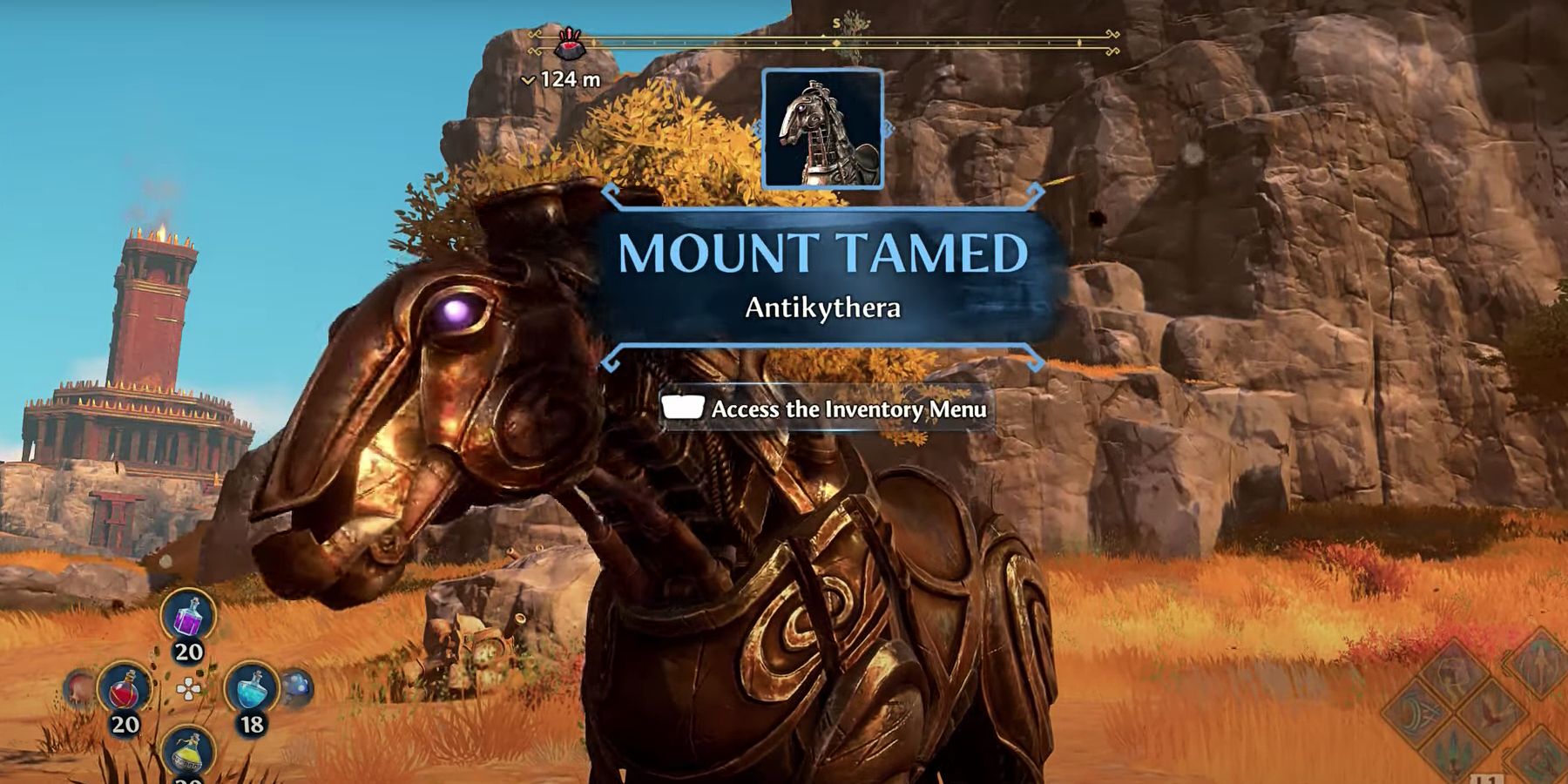This screenshot has width=1568, height=784.
Task: Select the left wing ability diamond
Action: coord(1417,712)
